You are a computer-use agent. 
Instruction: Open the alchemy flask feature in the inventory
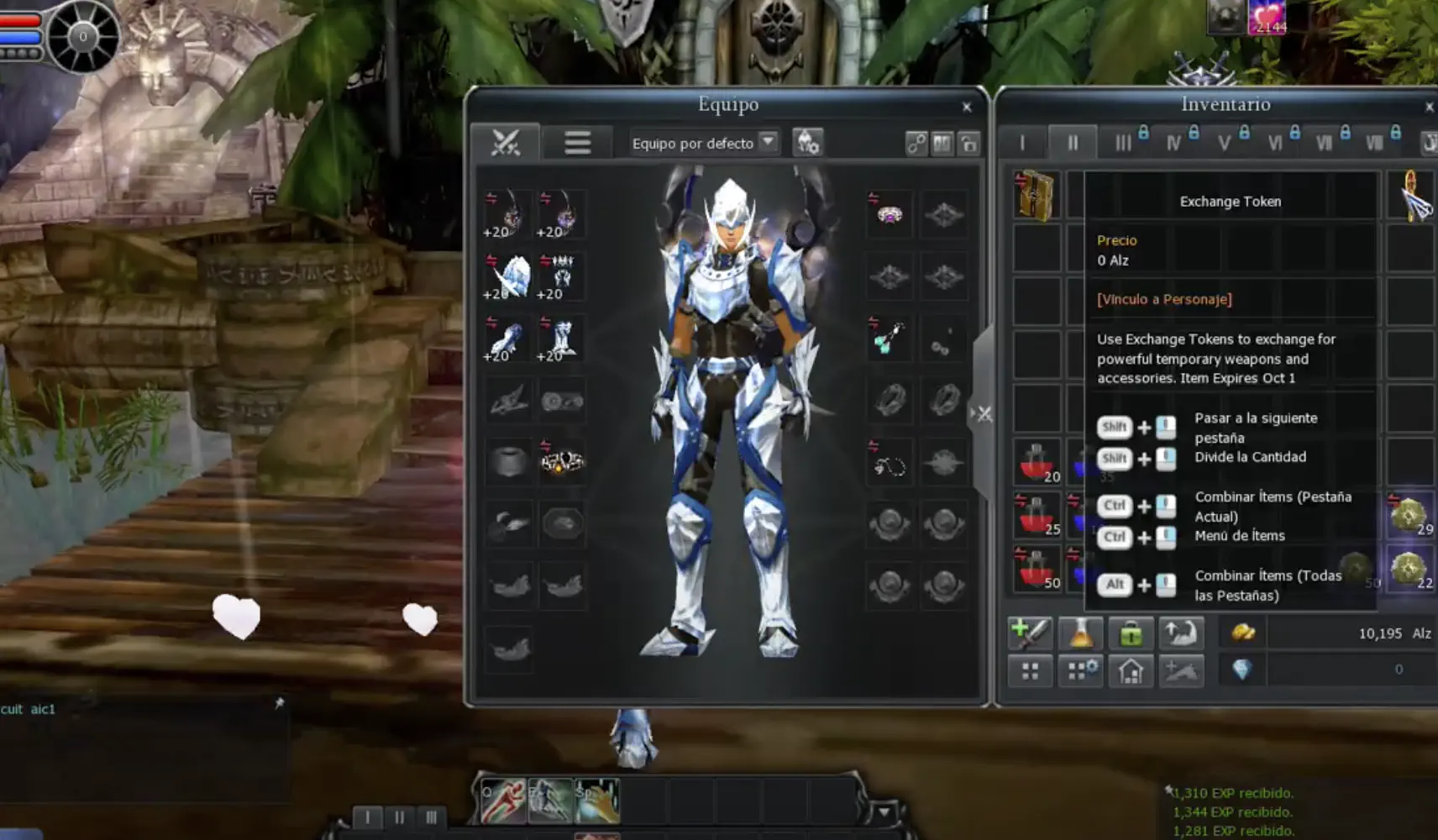[x=1081, y=632]
